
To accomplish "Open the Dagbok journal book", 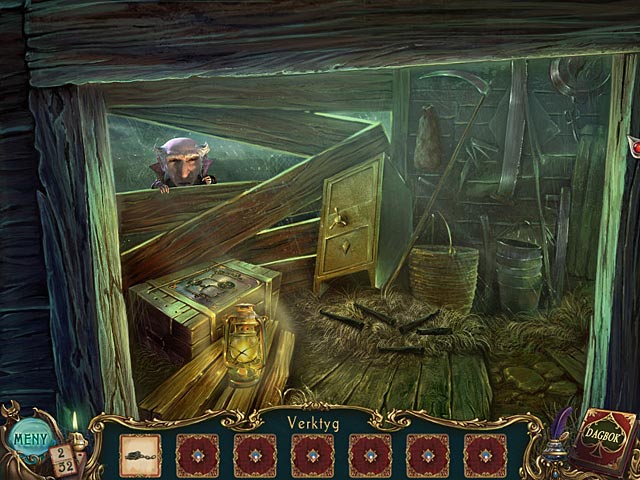I will tap(606, 443).
